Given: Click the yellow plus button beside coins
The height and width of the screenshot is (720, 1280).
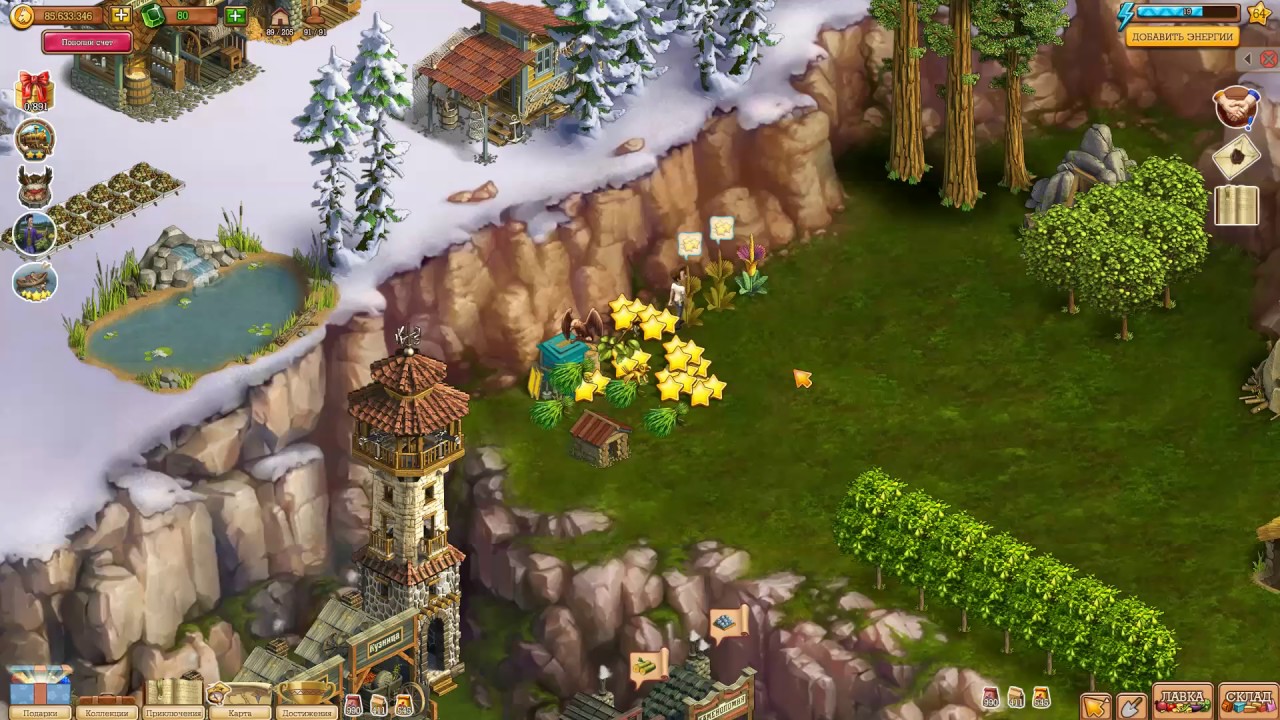Looking at the screenshot, I should 121,16.
